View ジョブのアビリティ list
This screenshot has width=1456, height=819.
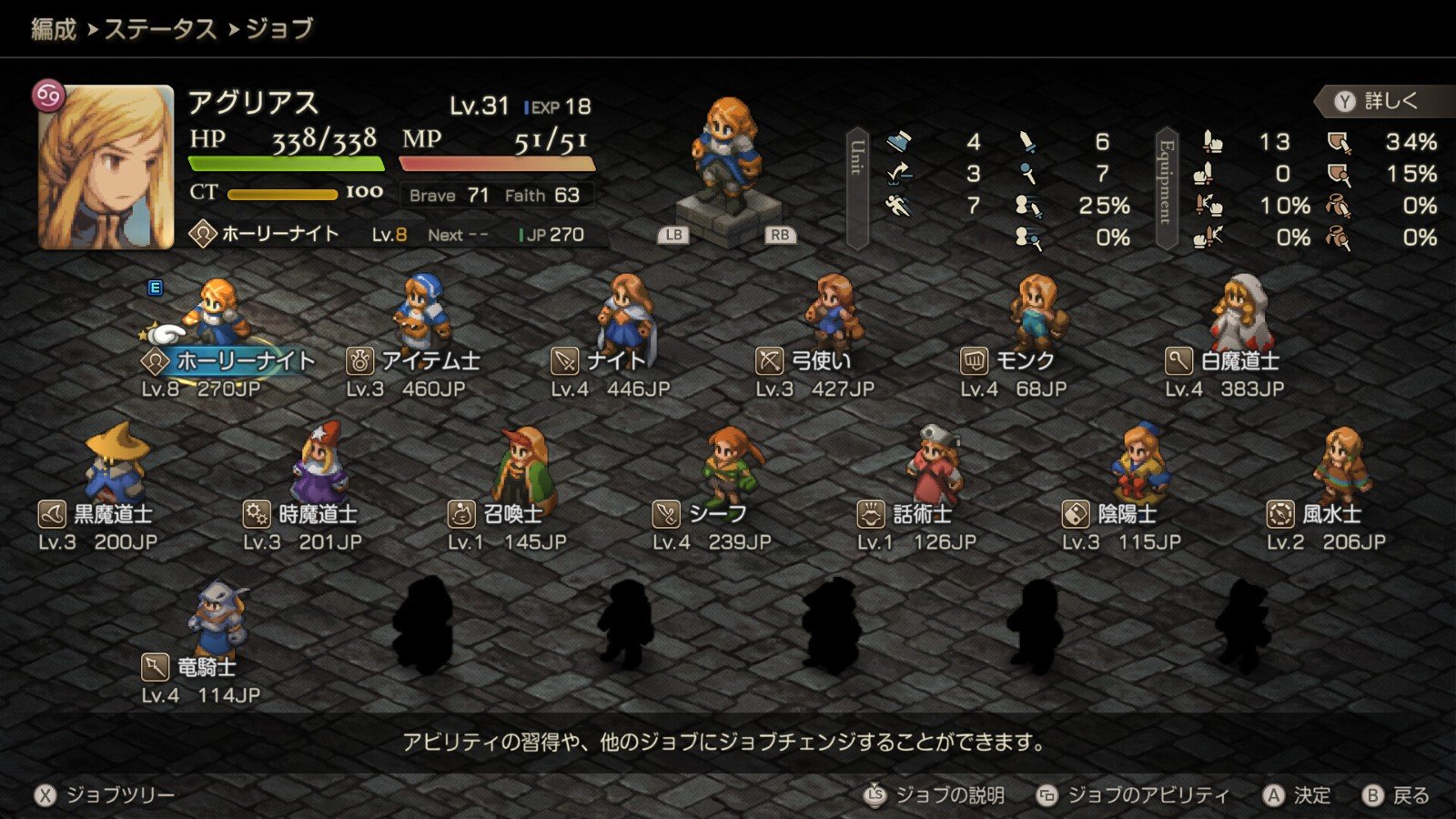(x=1134, y=795)
